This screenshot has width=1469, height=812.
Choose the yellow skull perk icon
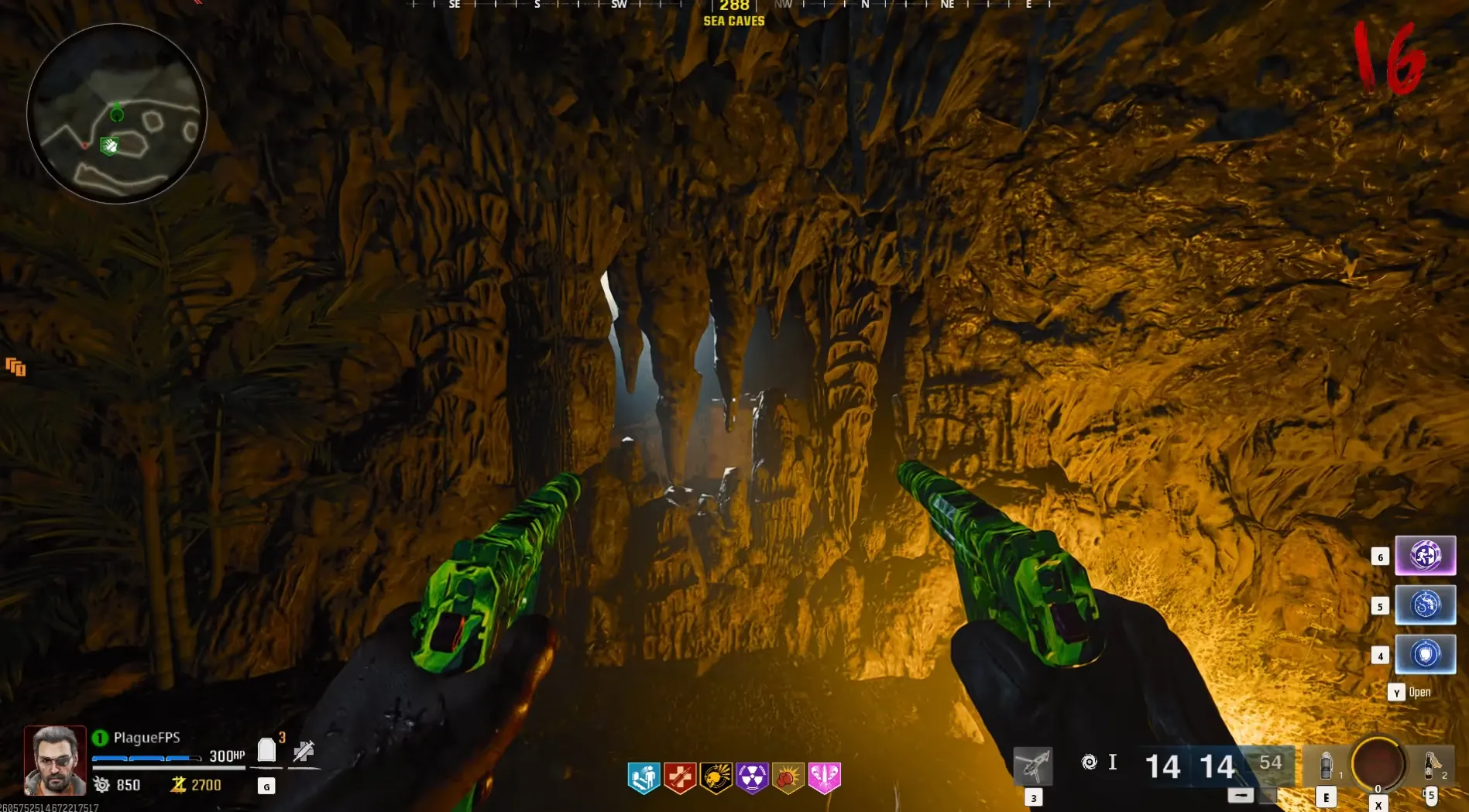[716, 777]
